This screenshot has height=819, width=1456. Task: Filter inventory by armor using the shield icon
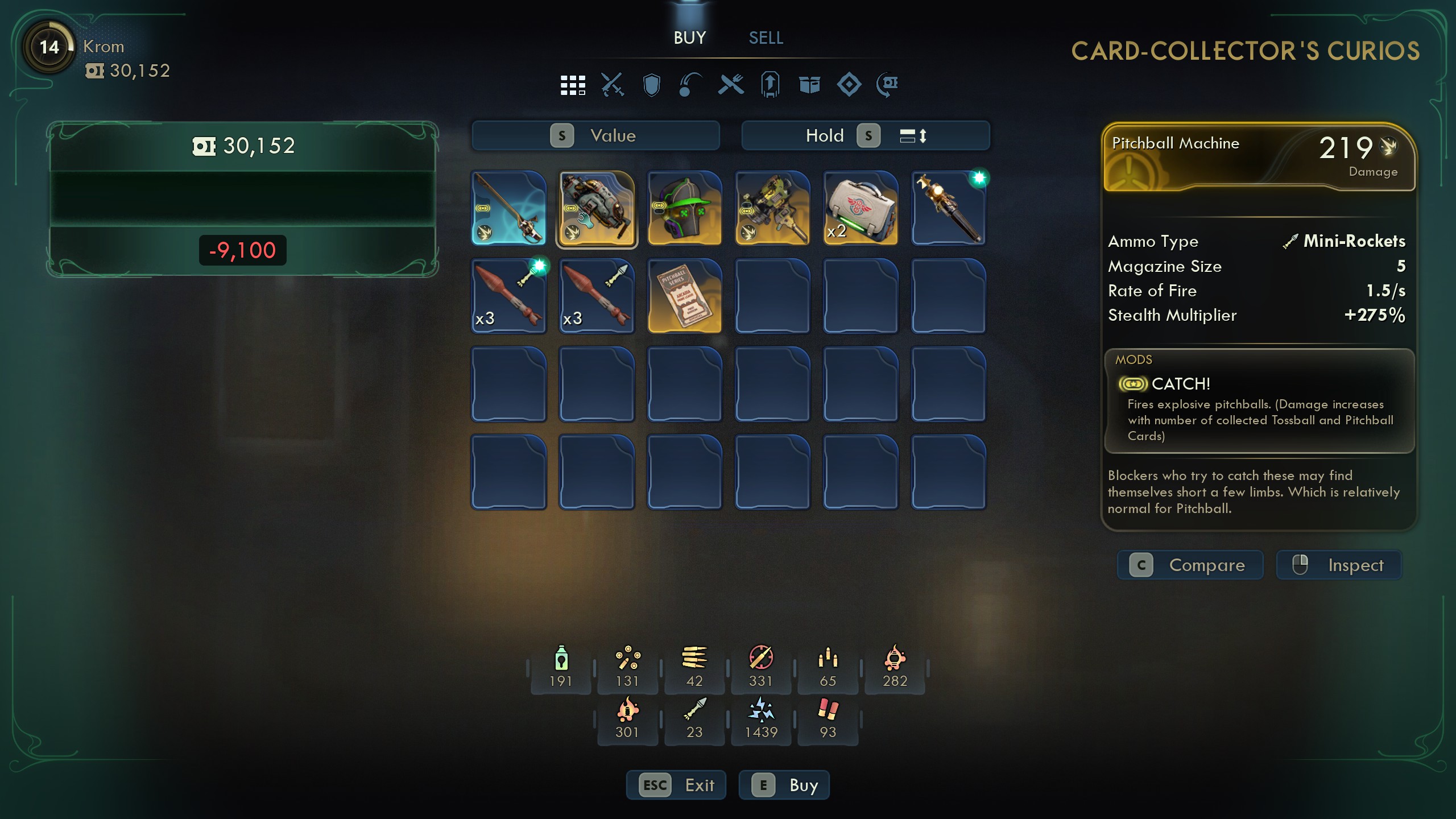(651, 85)
